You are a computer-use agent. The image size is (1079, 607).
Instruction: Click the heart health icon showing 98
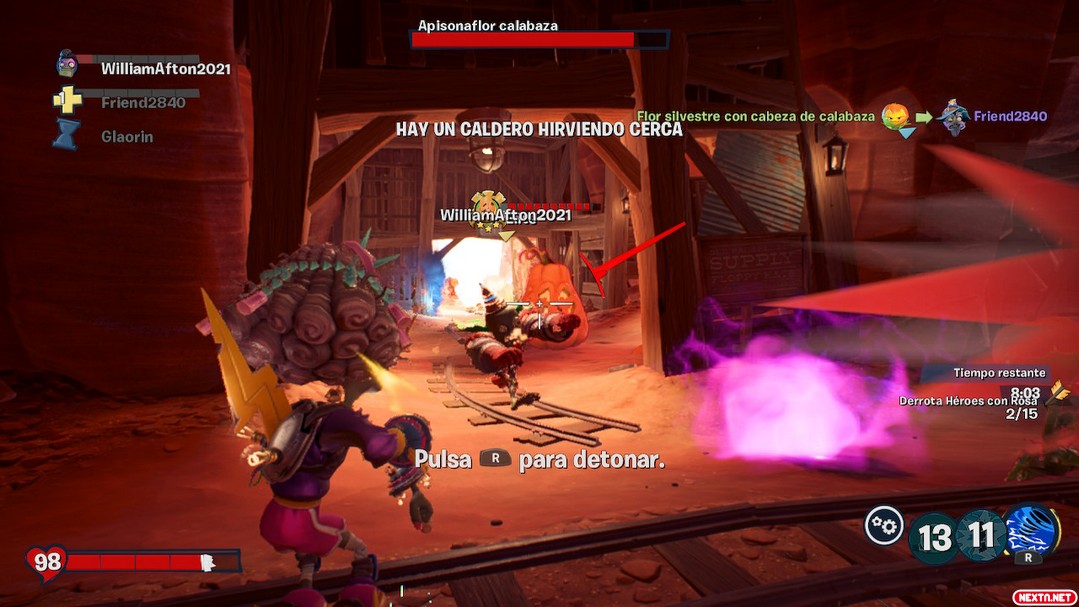tap(47, 562)
